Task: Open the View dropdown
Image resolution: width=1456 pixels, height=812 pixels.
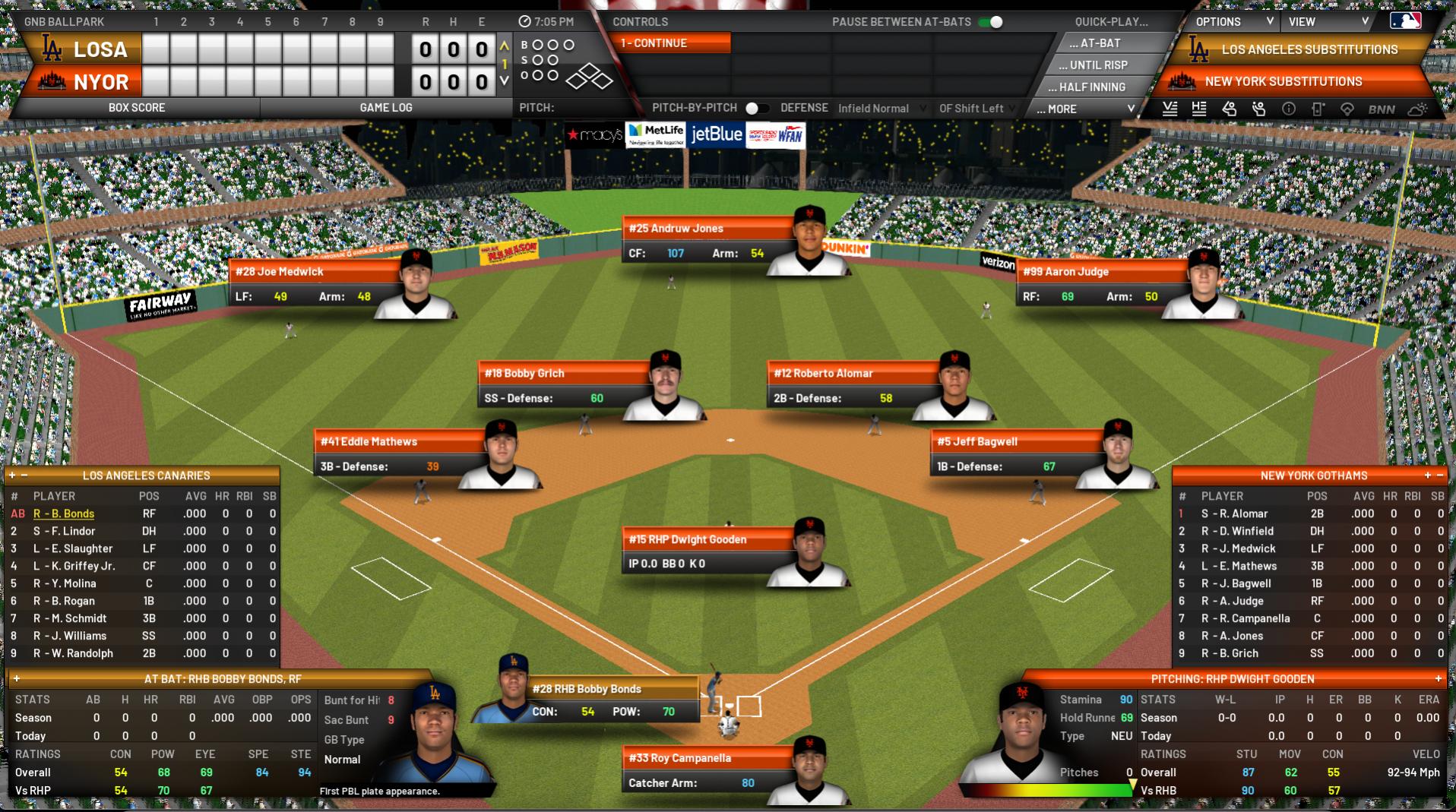Action: (1327, 22)
